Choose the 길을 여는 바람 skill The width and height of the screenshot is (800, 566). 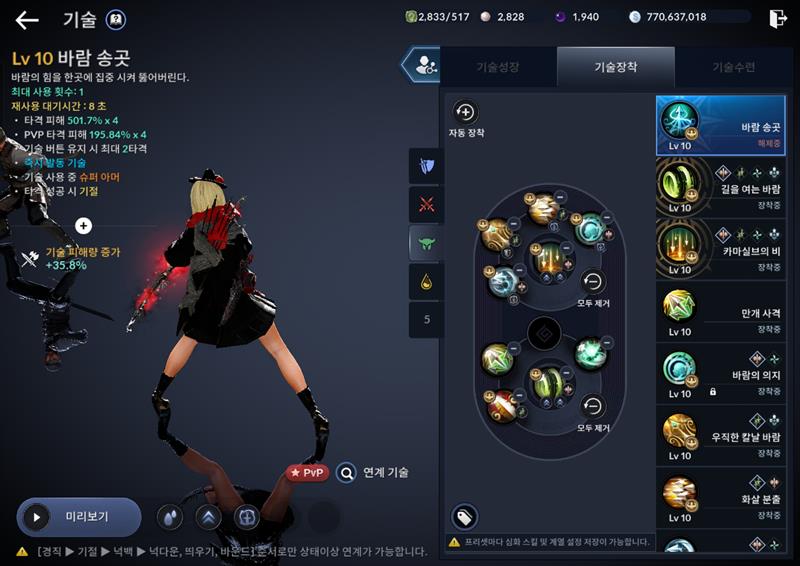[720, 188]
